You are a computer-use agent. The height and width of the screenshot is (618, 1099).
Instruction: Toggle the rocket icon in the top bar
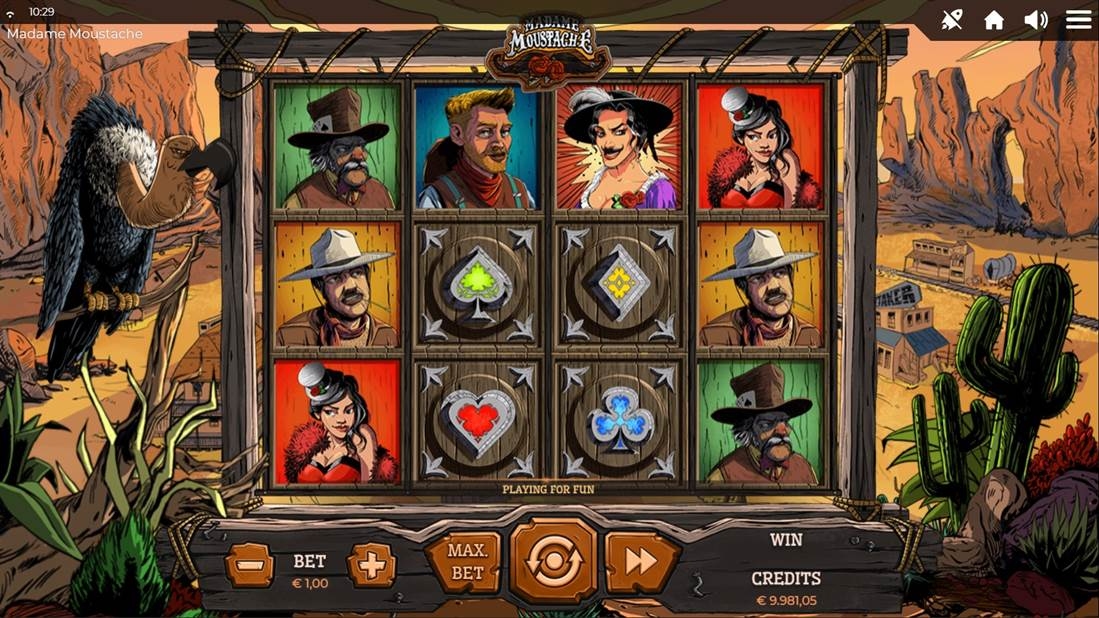coord(952,20)
